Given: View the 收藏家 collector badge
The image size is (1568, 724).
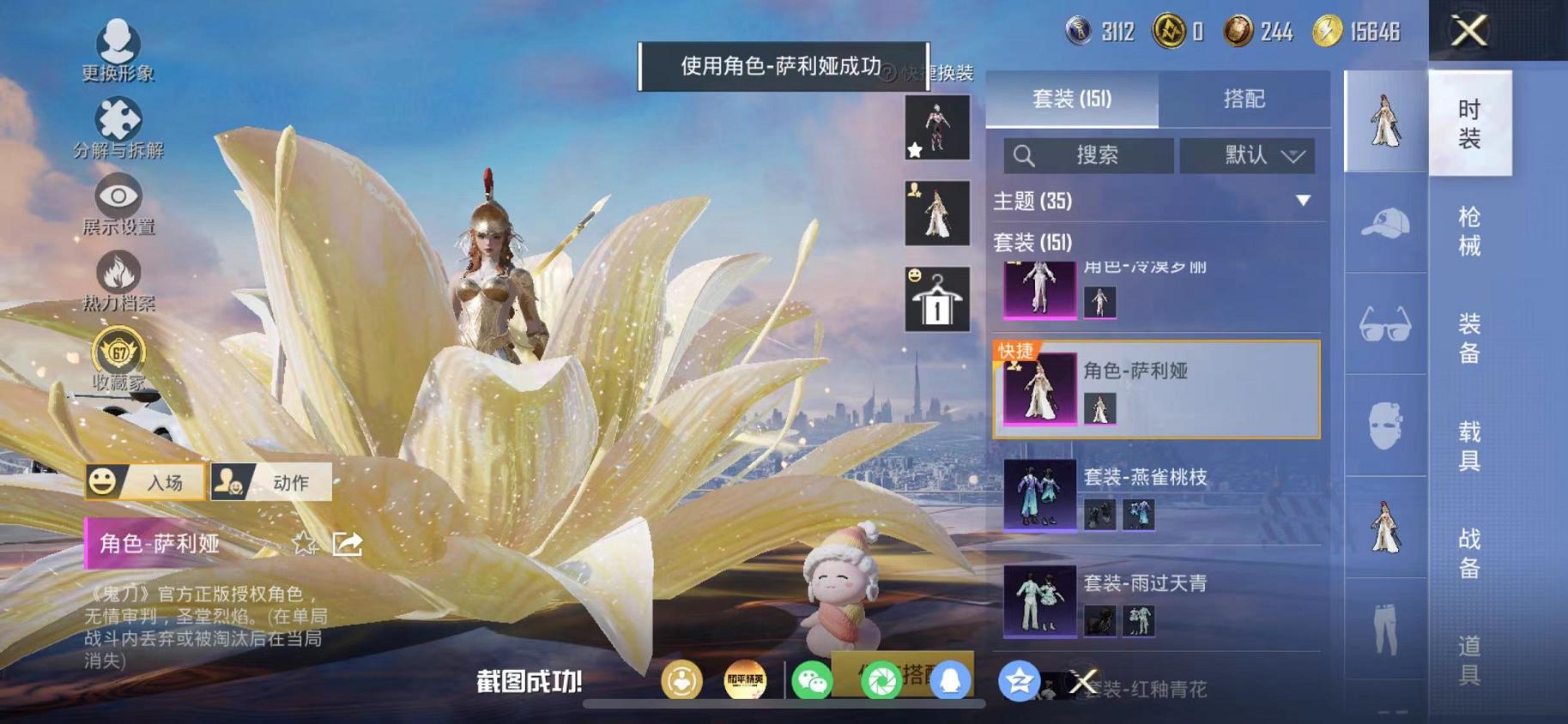Looking at the screenshot, I should click(x=118, y=353).
